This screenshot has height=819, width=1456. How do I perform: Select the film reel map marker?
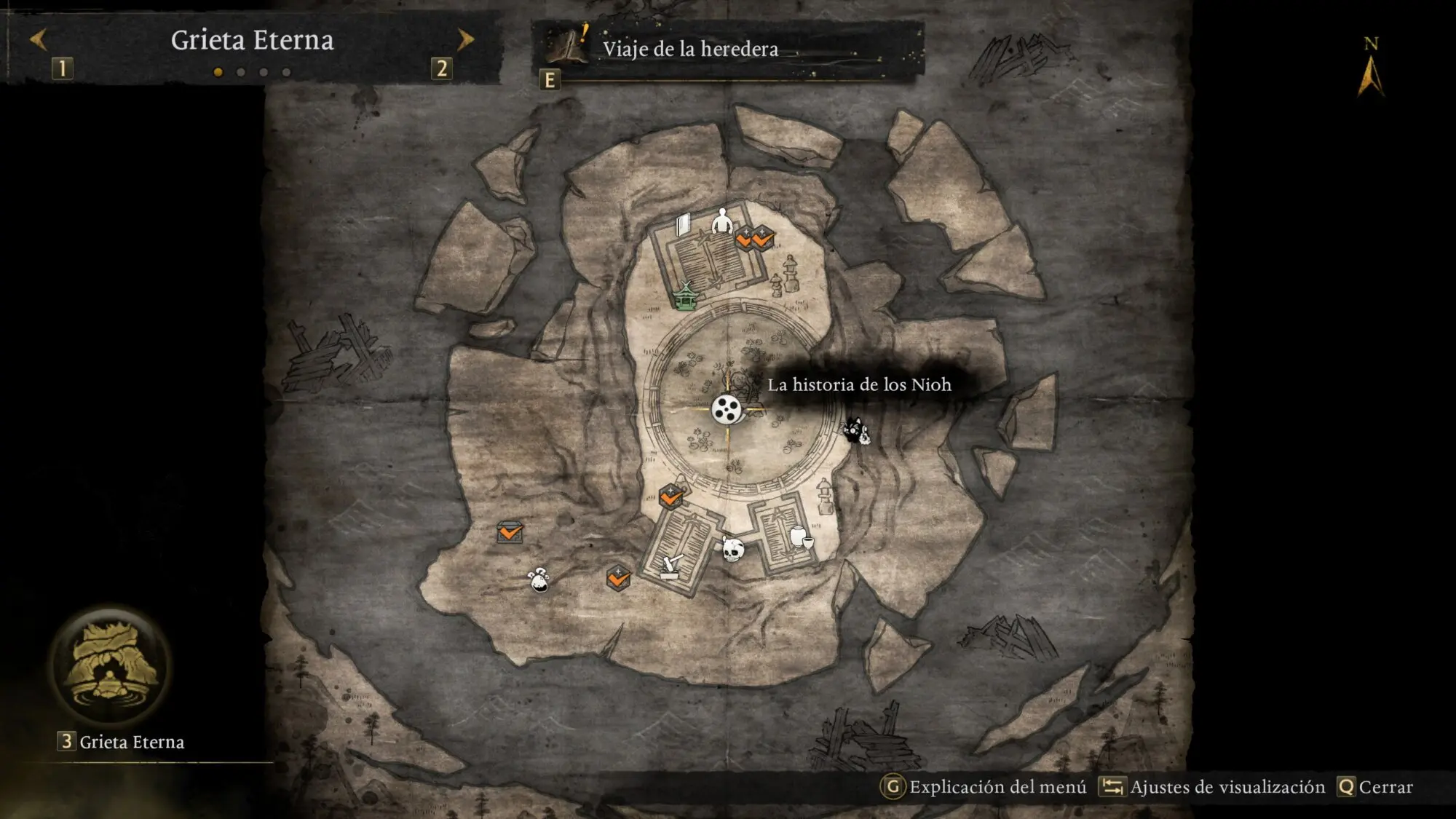pos(726,410)
